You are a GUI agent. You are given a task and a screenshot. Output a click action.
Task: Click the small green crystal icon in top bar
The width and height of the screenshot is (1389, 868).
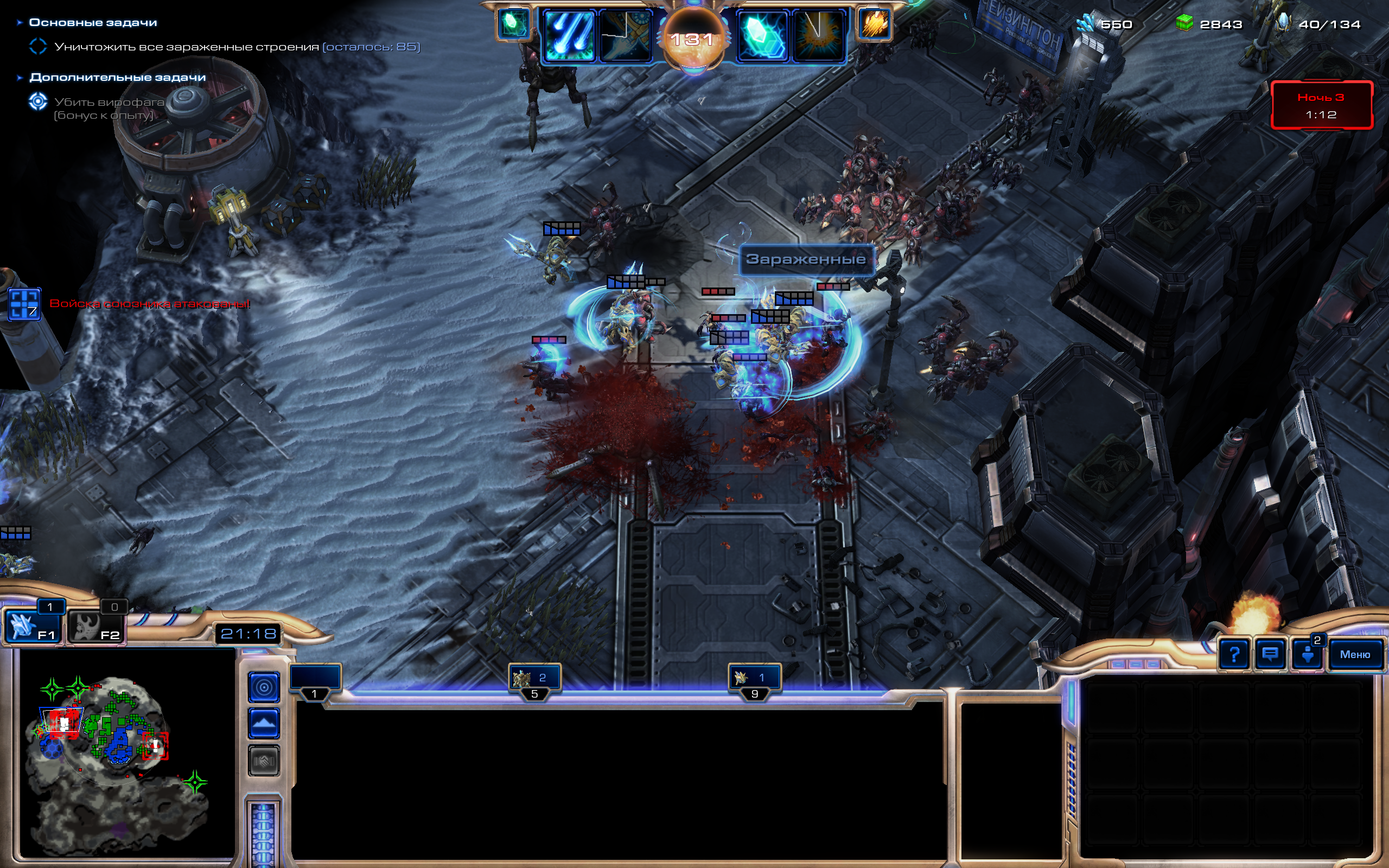[513, 24]
